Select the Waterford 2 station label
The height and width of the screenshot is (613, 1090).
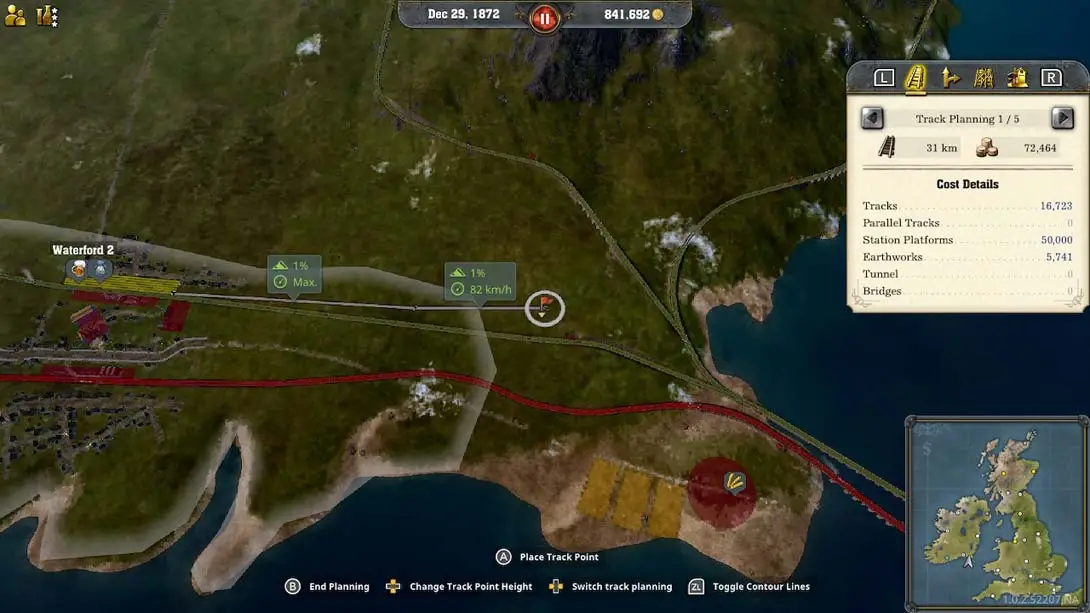(83, 250)
